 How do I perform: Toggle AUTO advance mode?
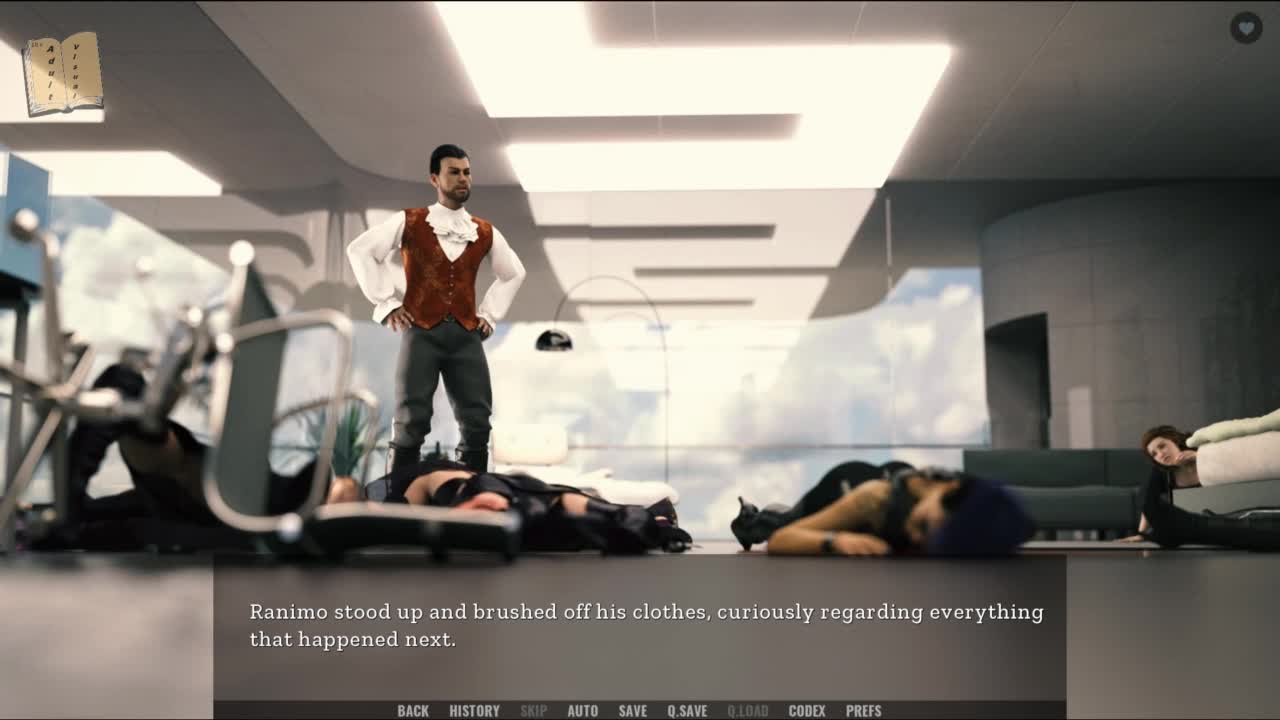pyautogui.click(x=582, y=711)
